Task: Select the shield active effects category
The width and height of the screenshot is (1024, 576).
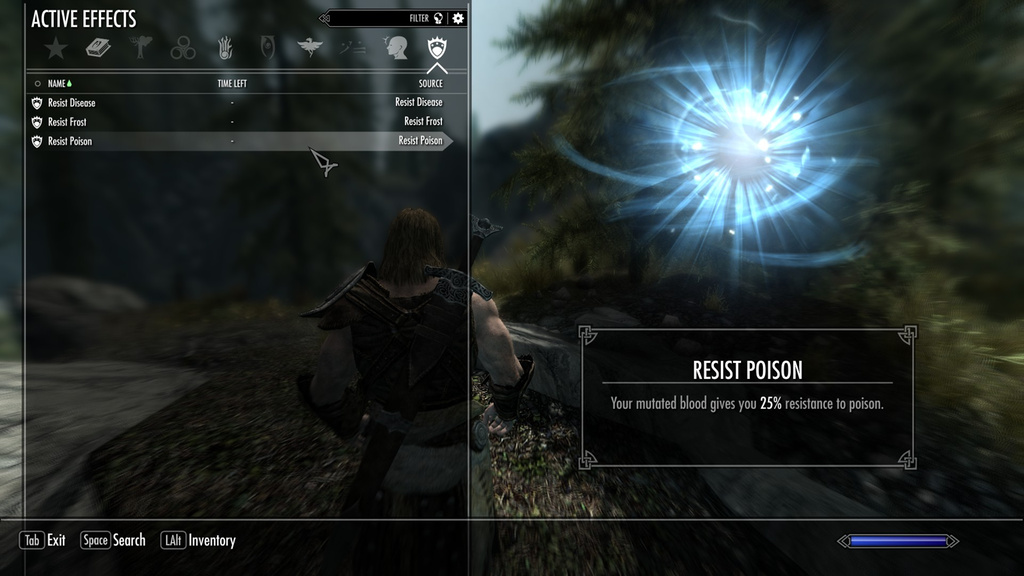Action: click(x=437, y=47)
